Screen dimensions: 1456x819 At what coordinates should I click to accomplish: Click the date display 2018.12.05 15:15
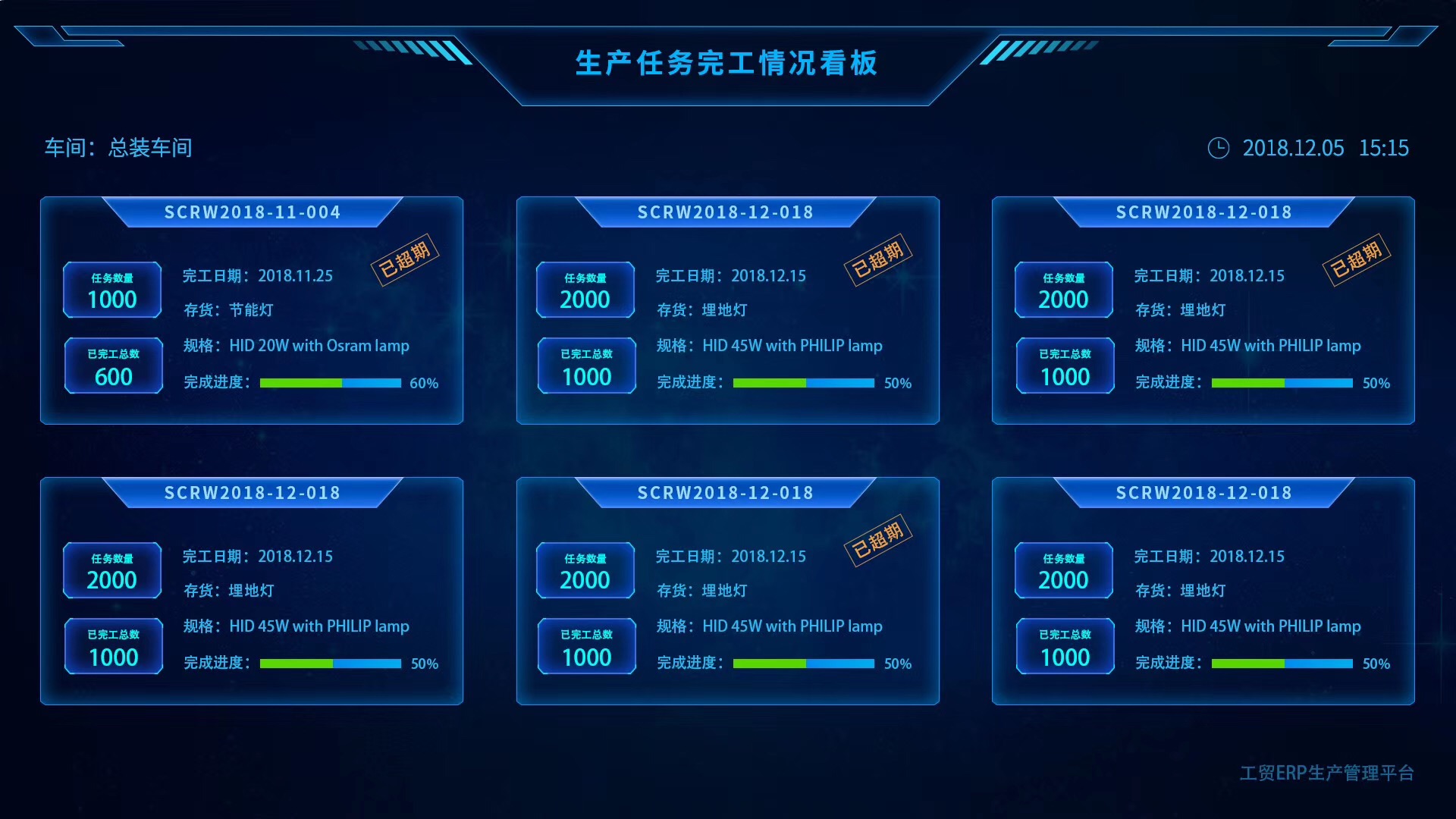[1327, 149]
